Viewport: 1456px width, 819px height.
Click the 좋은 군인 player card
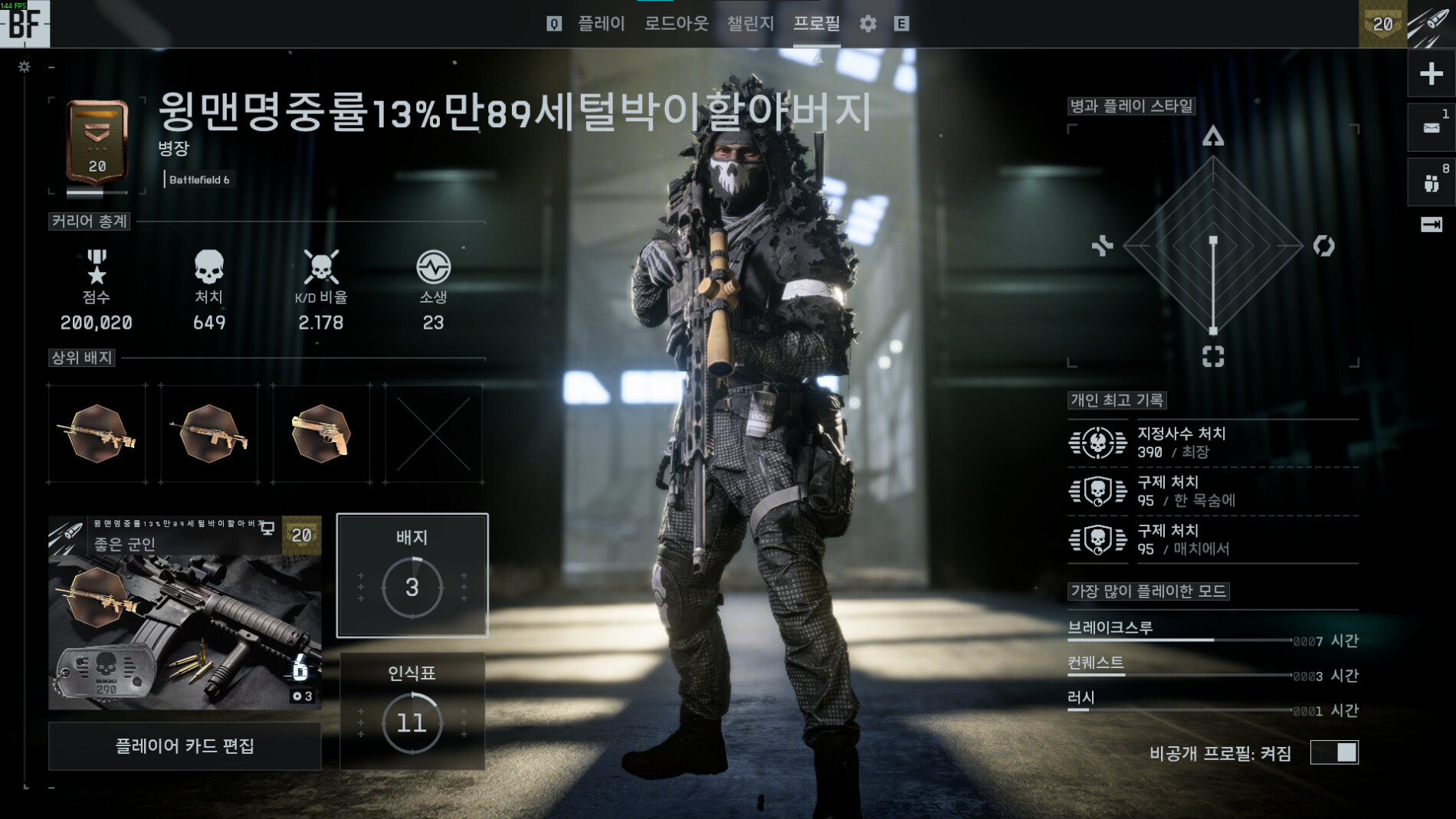tap(185, 612)
